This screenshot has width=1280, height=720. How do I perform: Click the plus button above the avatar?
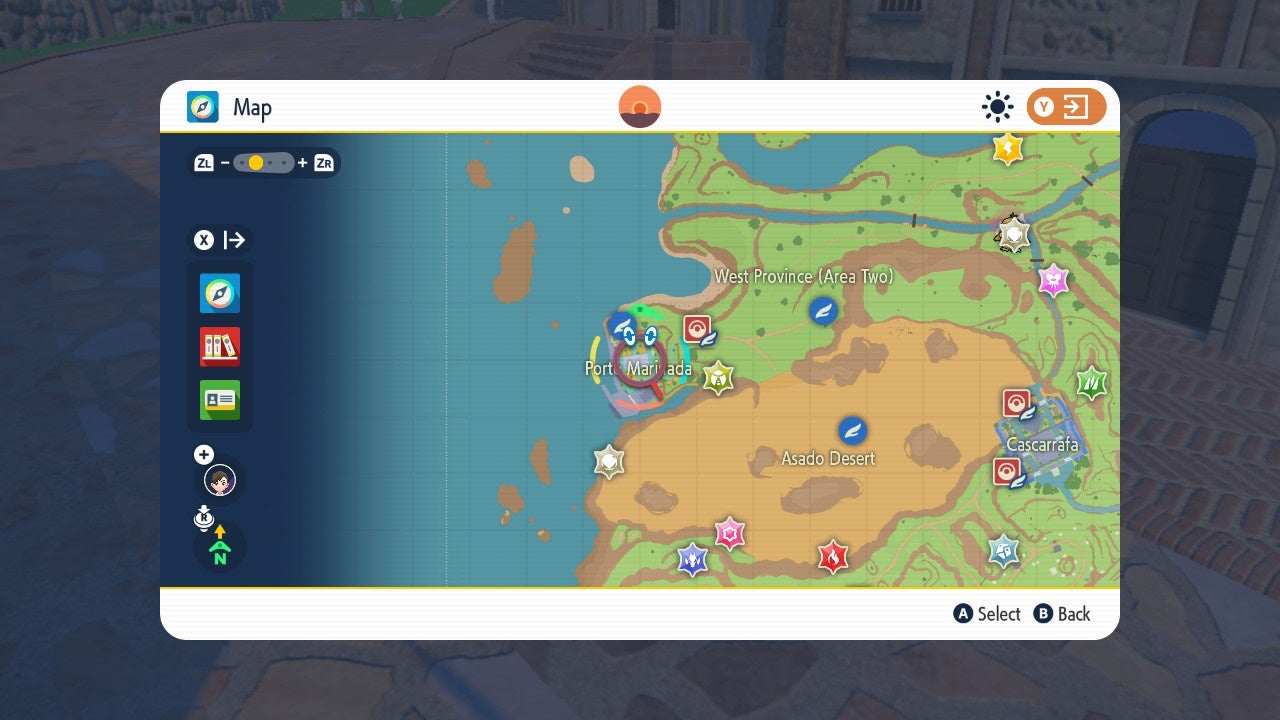point(203,454)
